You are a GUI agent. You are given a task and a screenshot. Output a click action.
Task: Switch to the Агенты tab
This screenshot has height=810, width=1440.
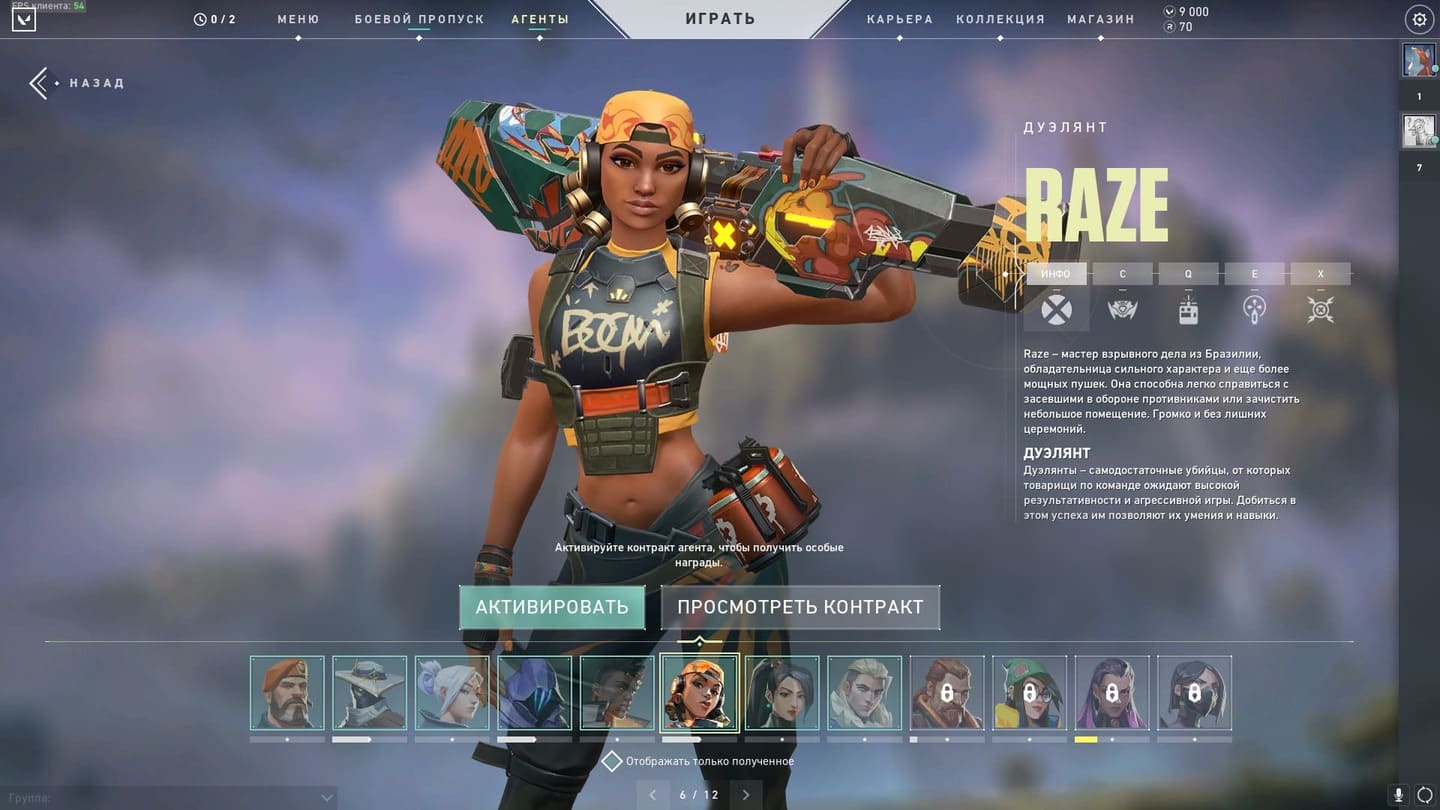tap(540, 19)
